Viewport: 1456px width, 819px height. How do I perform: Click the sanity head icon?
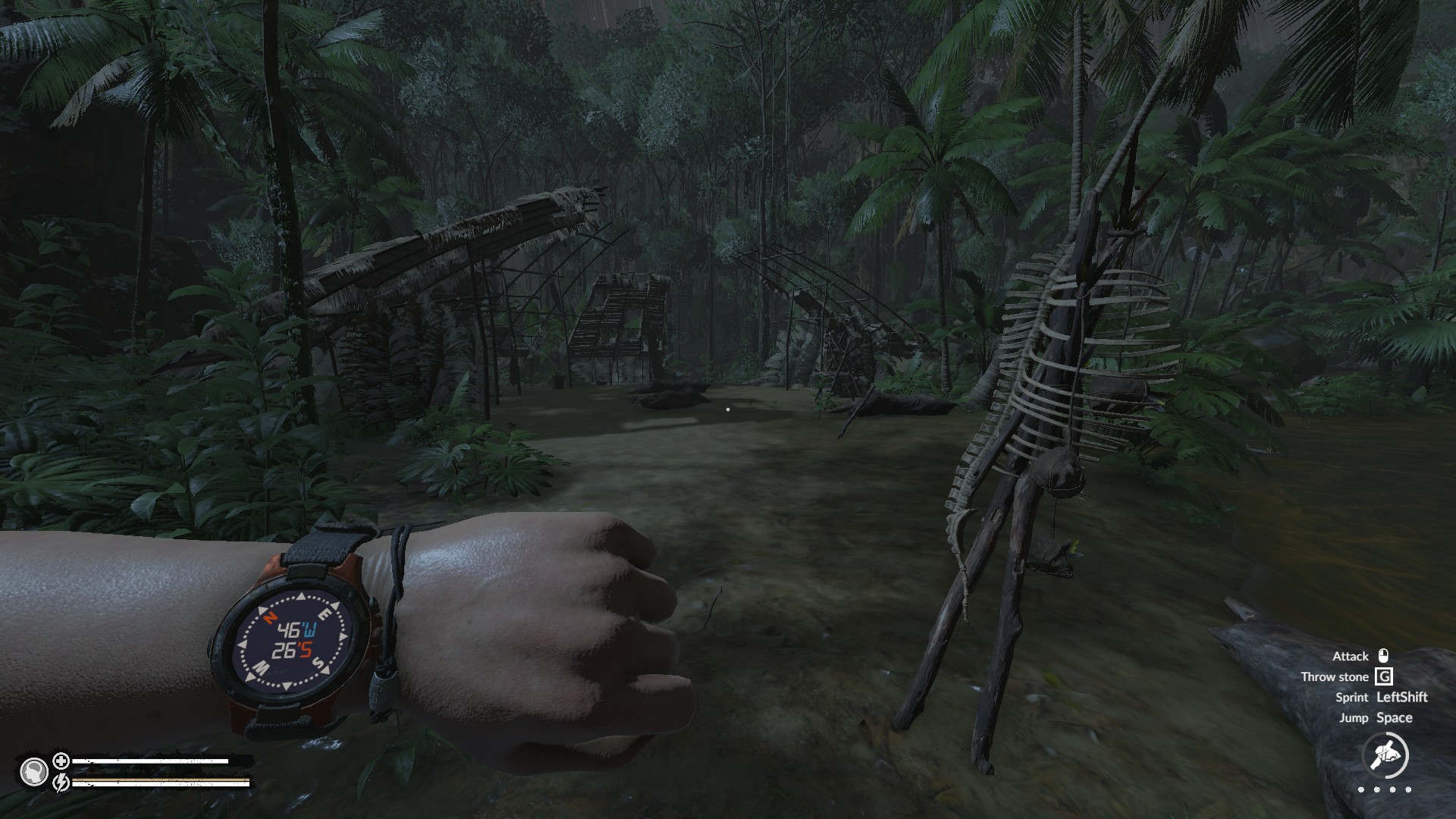click(x=33, y=772)
